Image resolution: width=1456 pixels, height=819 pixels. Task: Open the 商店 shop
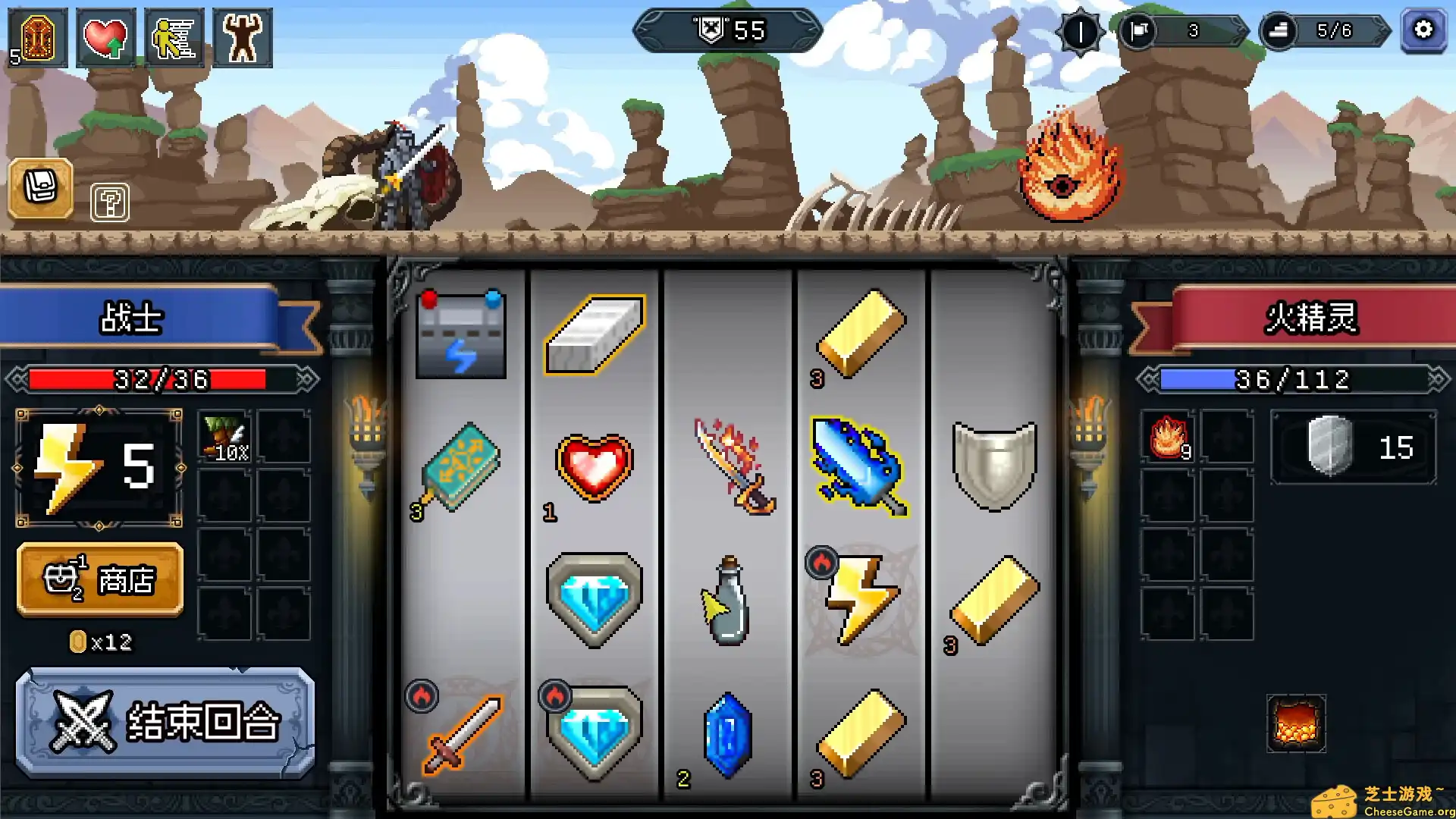pyautogui.click(x=99, y=579)
